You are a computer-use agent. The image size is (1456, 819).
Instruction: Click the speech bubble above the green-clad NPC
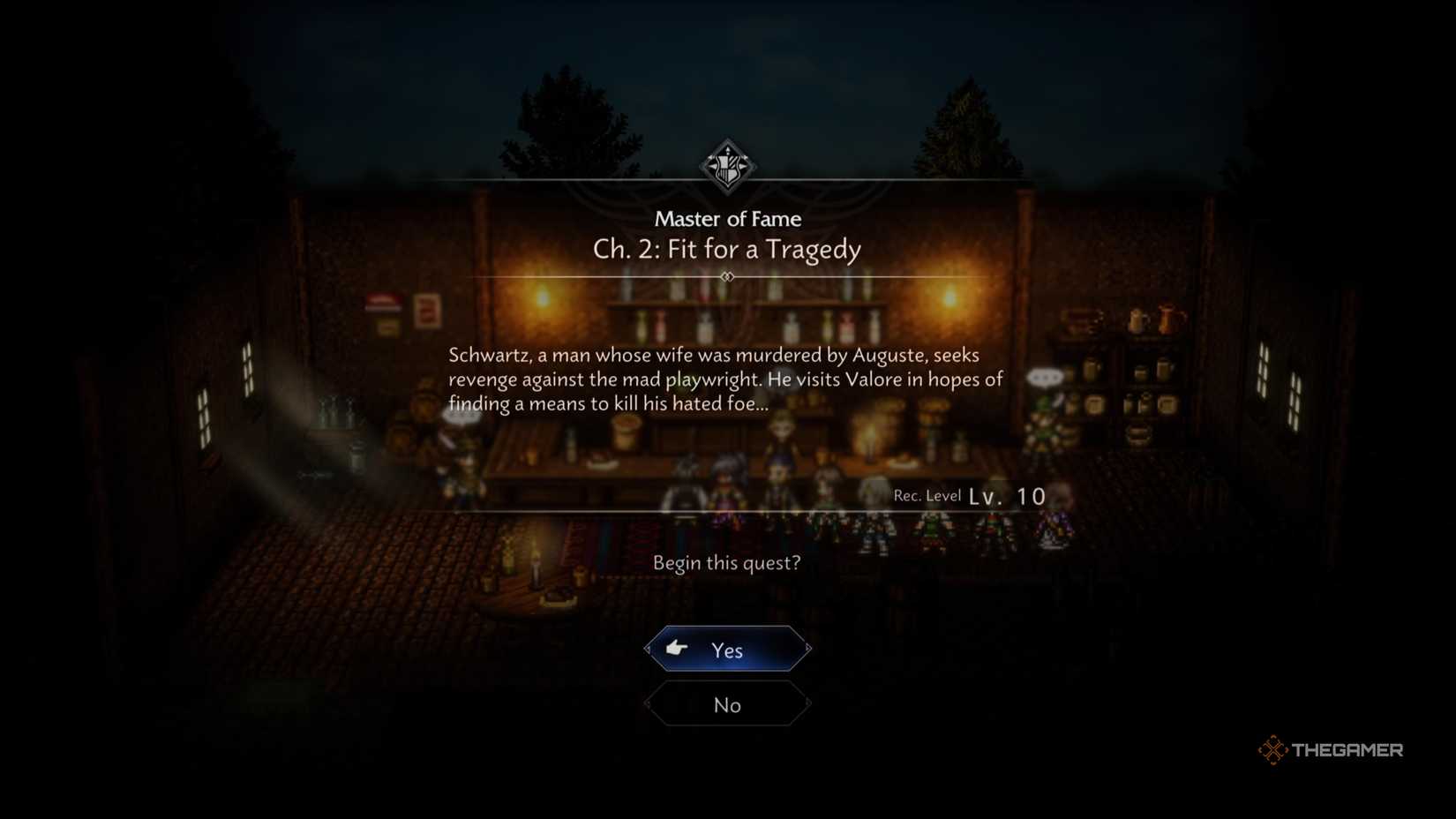(x=1045, y=378)
